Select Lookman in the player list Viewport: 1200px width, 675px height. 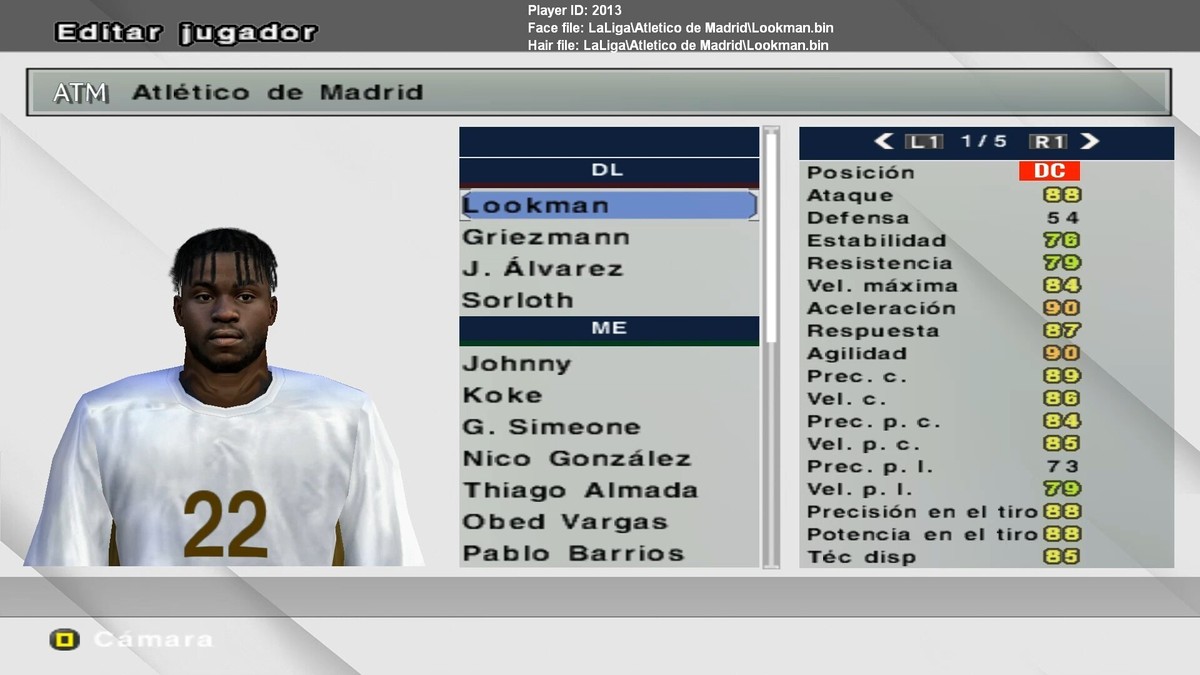(607, 206)
